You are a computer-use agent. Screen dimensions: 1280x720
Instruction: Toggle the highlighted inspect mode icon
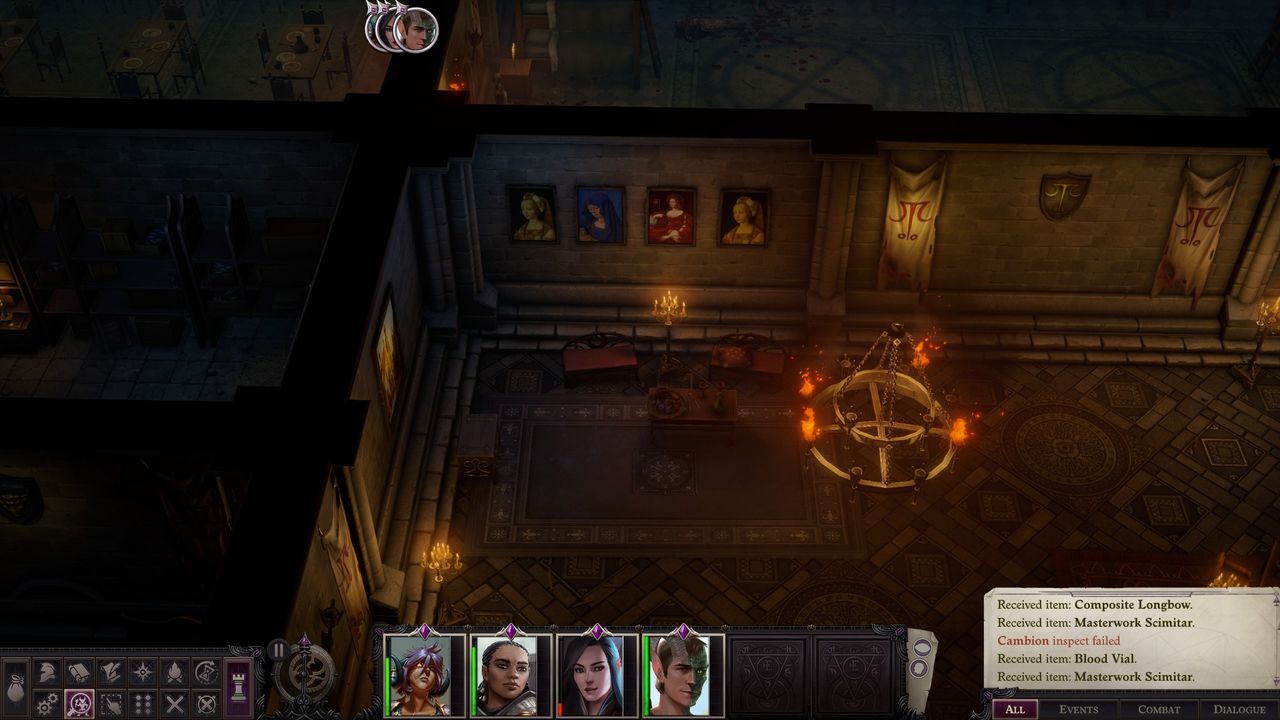click(x=79, y=704)
